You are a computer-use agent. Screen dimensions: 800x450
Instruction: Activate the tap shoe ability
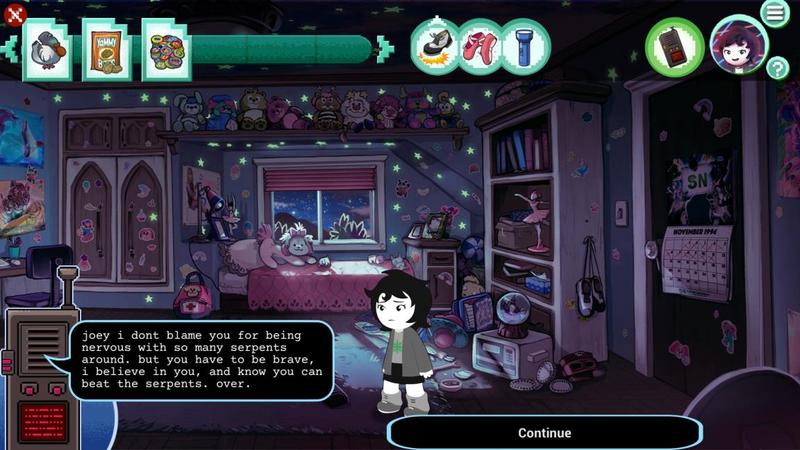click(436, 46)
